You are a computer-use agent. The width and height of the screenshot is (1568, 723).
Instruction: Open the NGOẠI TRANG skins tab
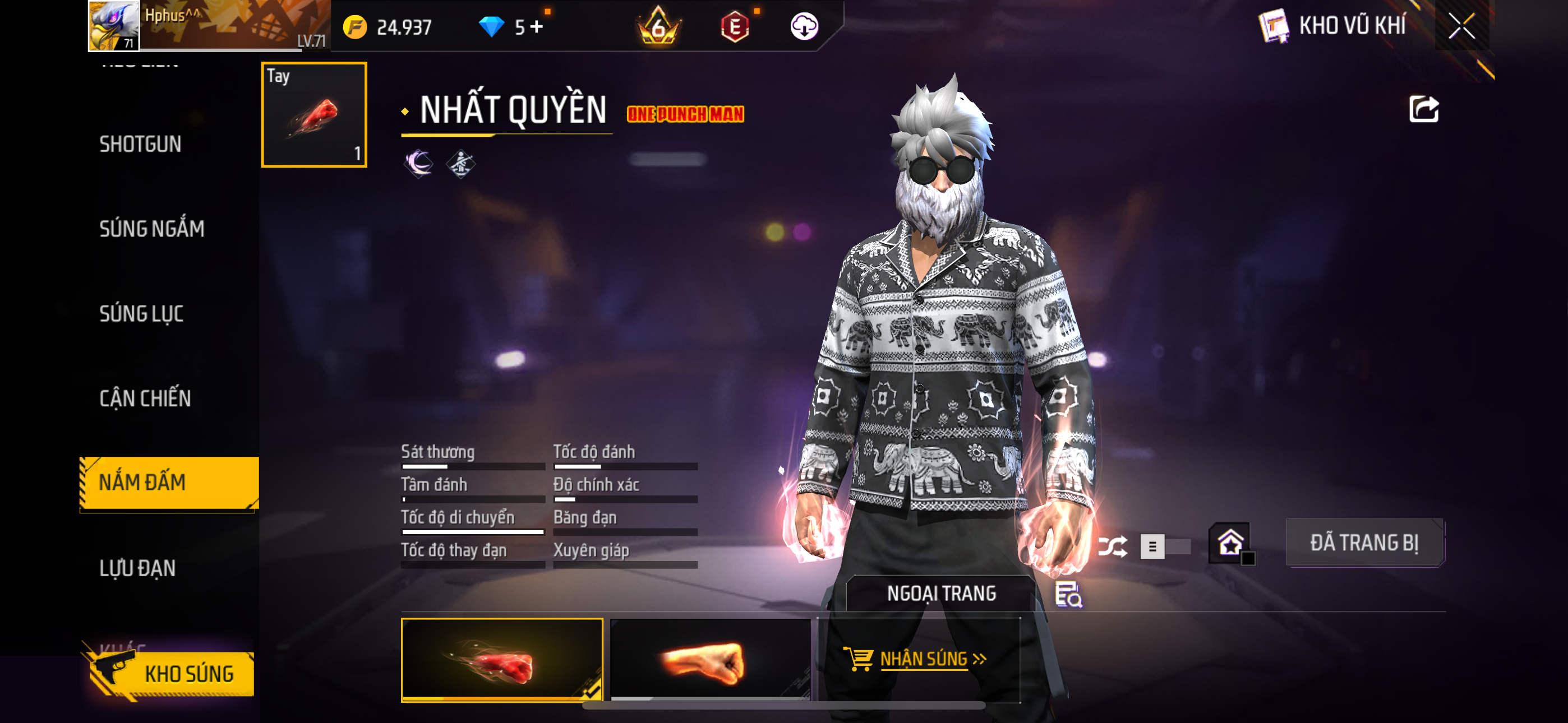(940, 594)
